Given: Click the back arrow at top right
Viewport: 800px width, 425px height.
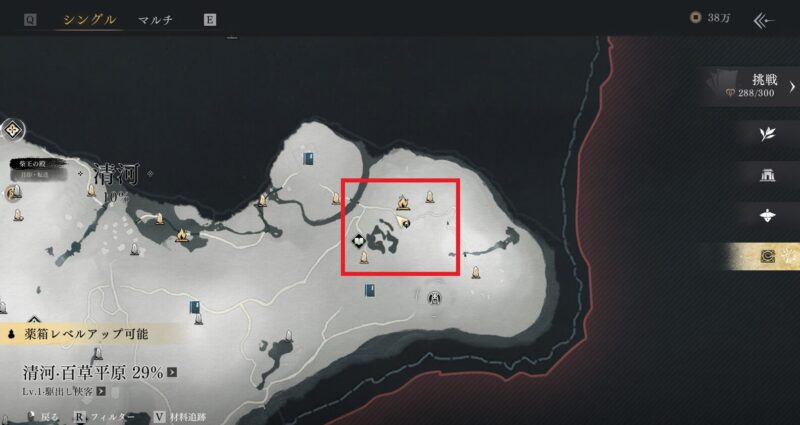Looking at the screenshot, I should tap(765, 19).
